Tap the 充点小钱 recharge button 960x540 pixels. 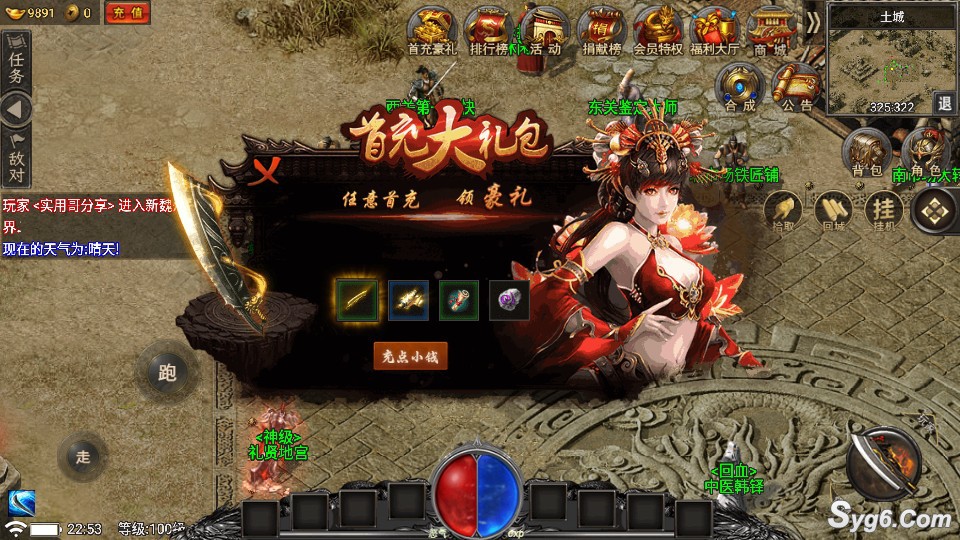[410, 355]
